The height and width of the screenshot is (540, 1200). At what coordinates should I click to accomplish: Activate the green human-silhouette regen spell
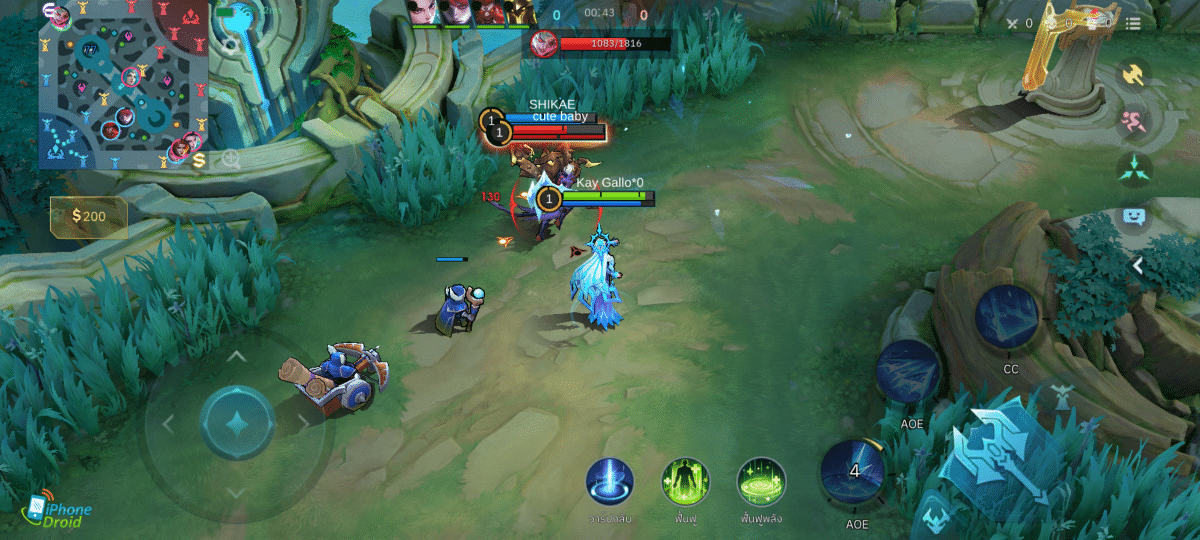685,481
